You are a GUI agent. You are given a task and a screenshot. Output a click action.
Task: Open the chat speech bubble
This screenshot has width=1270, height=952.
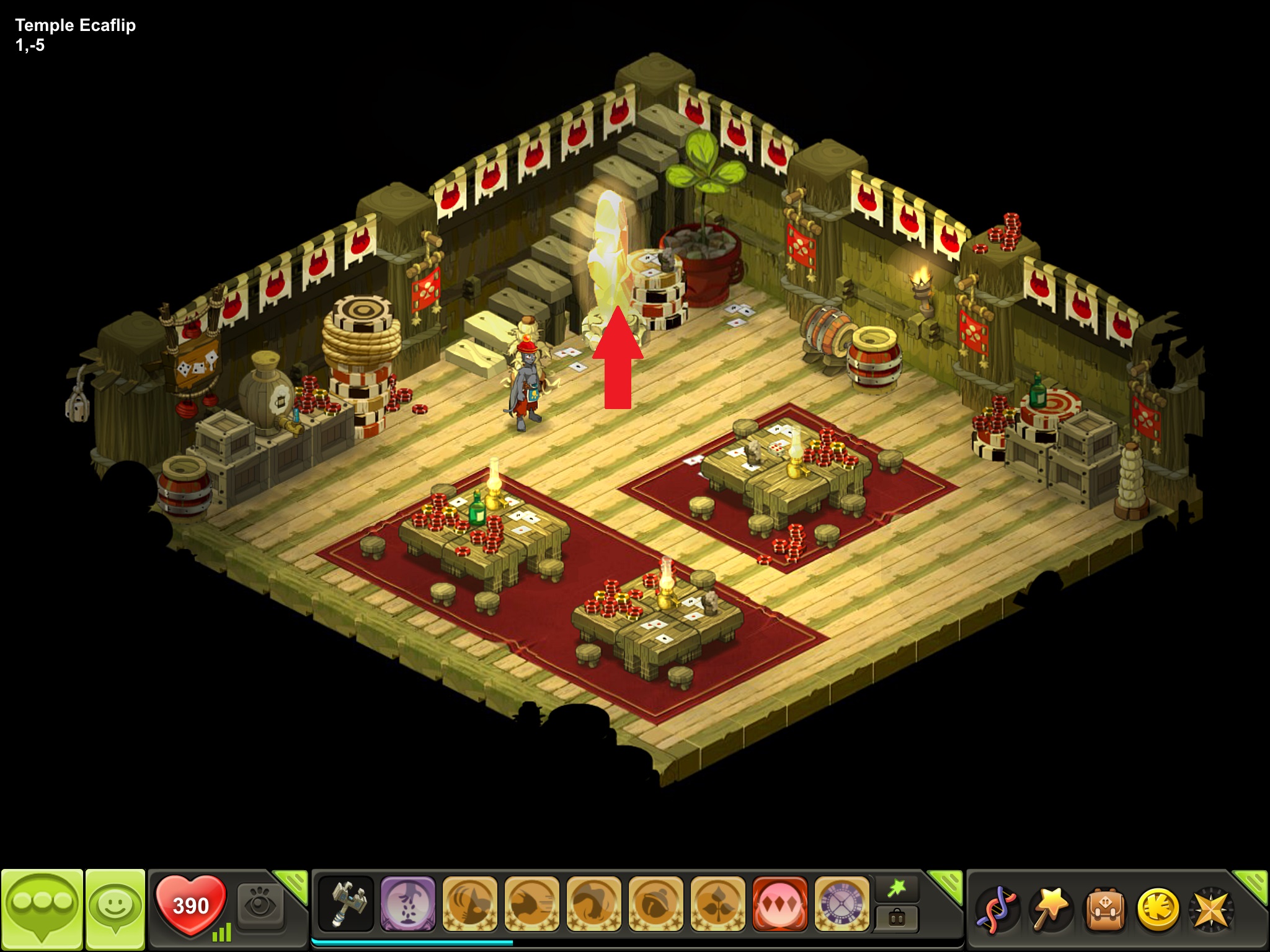click(x=42, y=908)
